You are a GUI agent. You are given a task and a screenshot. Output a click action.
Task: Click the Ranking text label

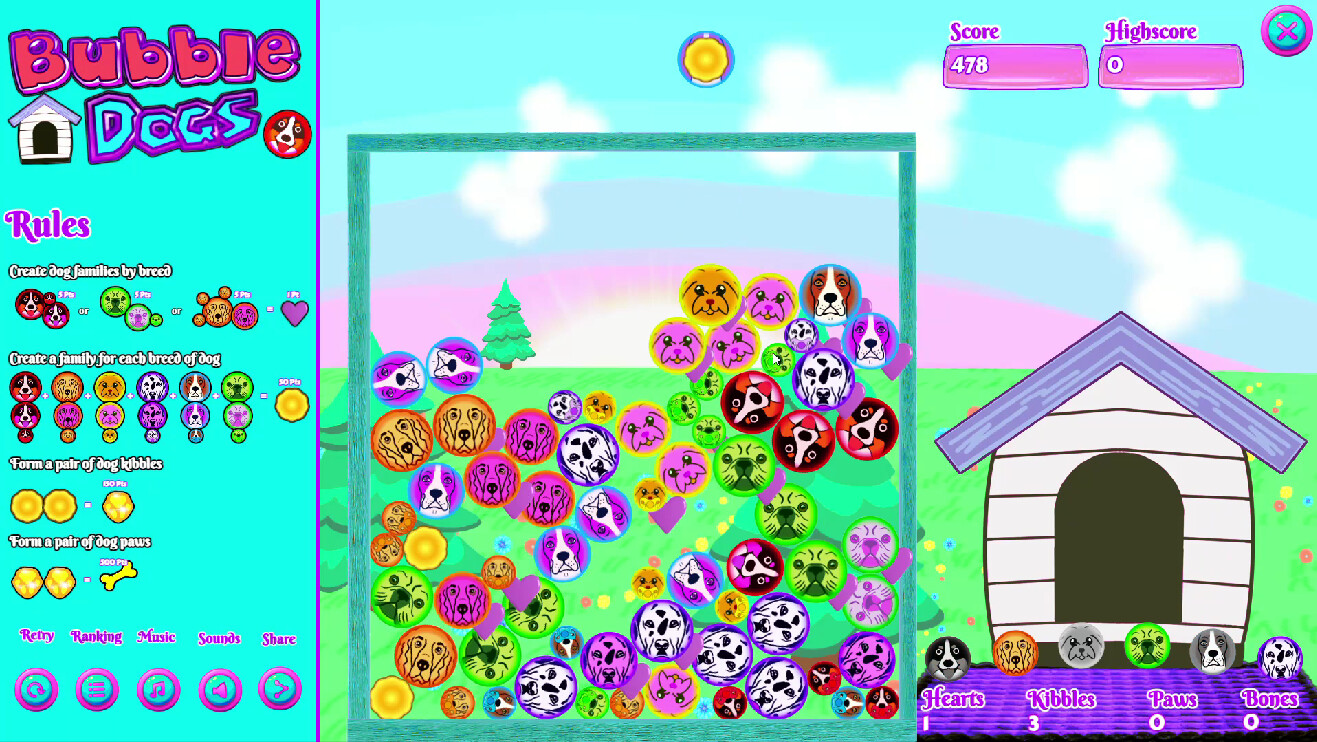(96, 637)
